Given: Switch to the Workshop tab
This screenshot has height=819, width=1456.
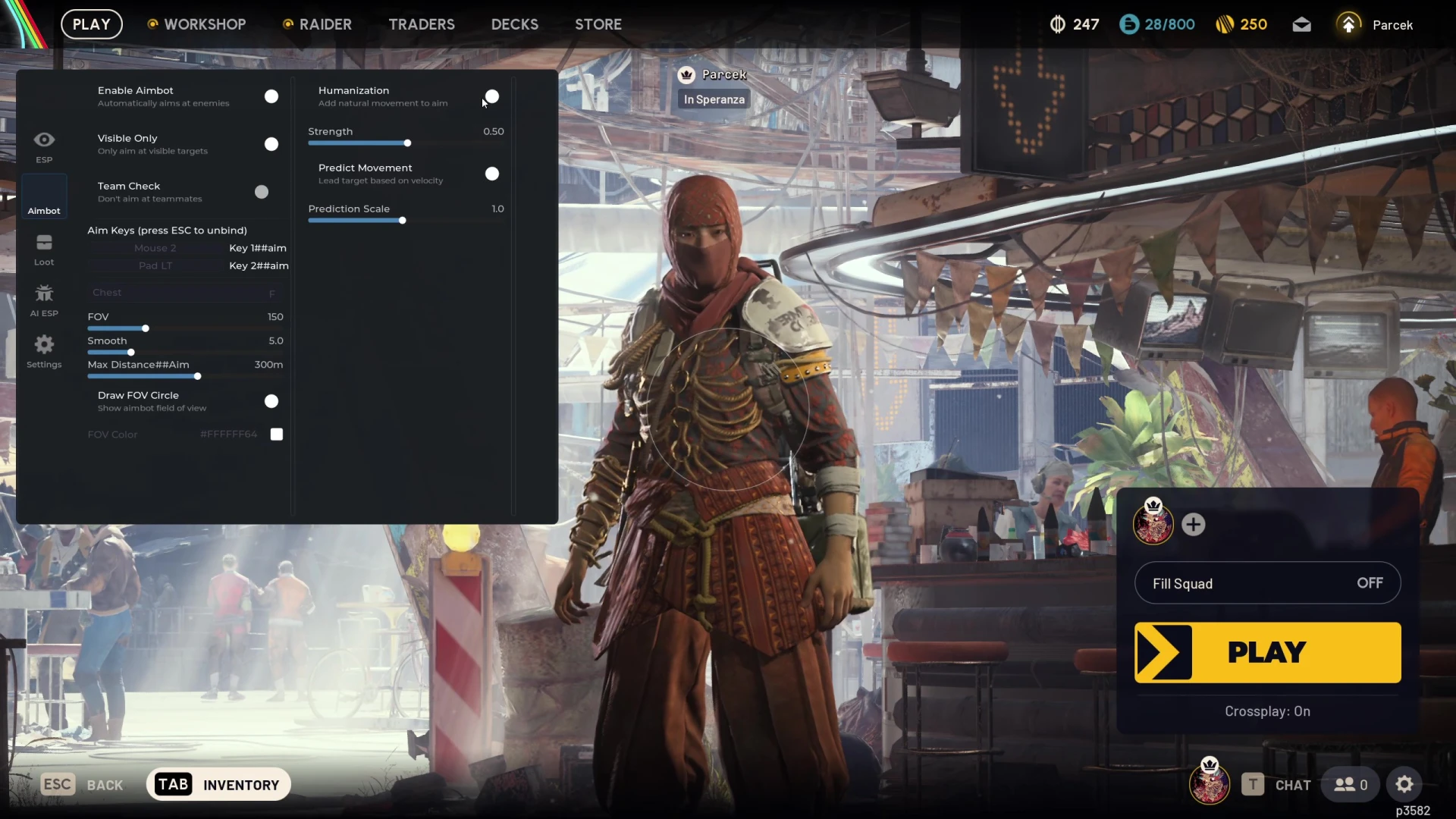Looking at the screenshot, I should (x=196, y=24).
